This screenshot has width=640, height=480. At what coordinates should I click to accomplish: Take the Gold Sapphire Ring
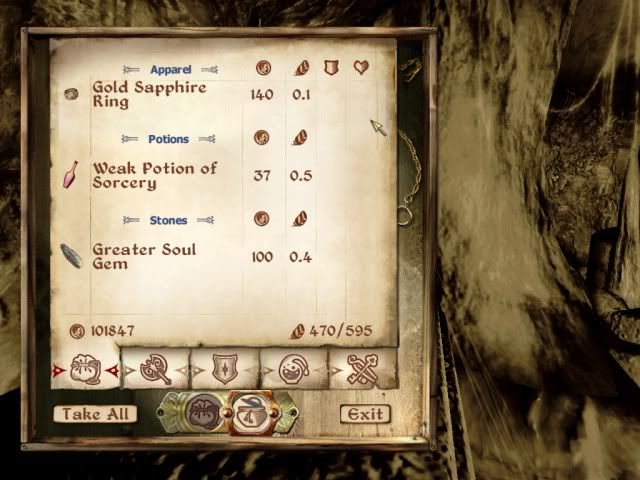(x=150, y=94)
